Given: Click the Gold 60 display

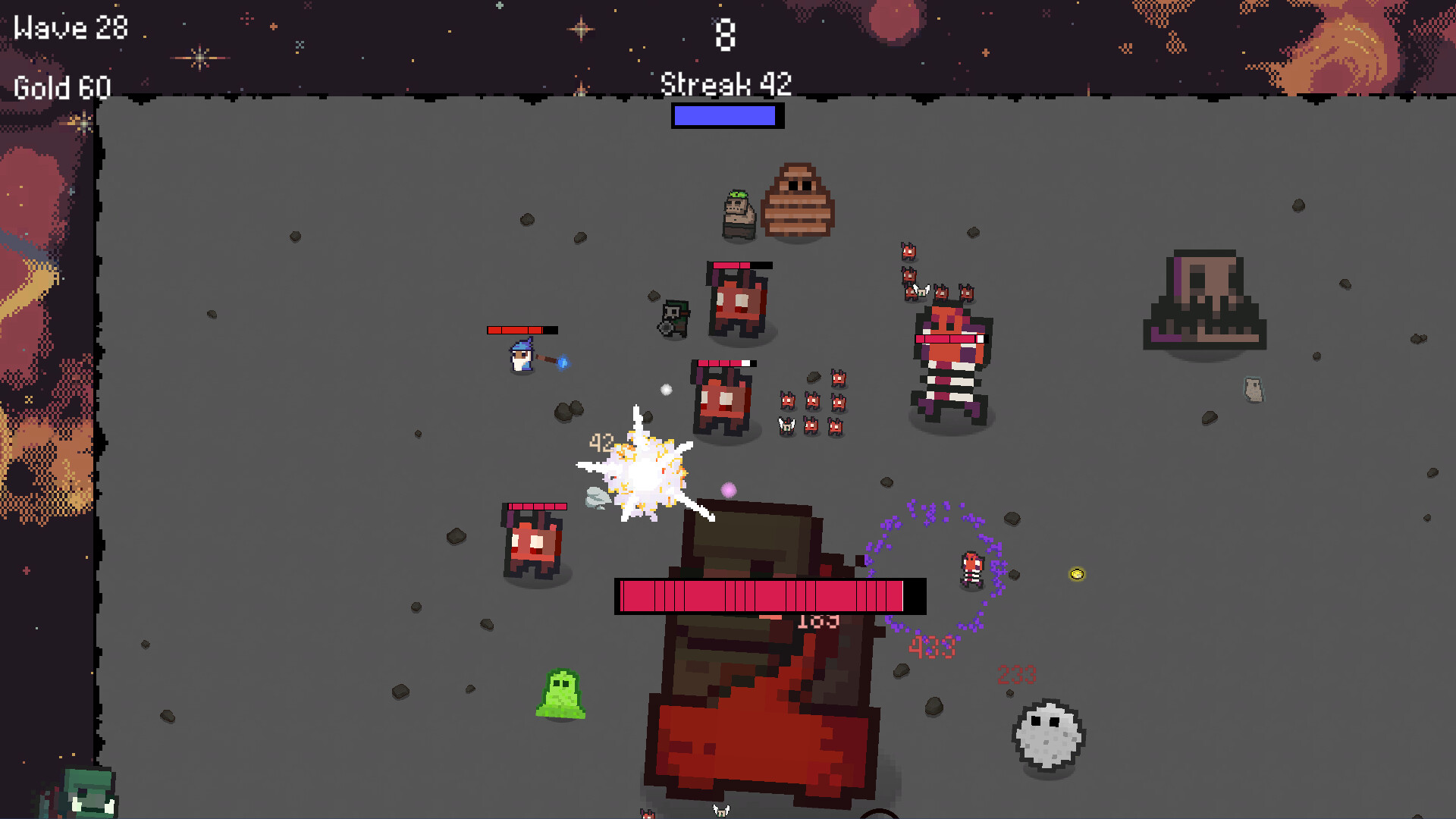Looking at the screenshot, I should (x=63, y=86).
